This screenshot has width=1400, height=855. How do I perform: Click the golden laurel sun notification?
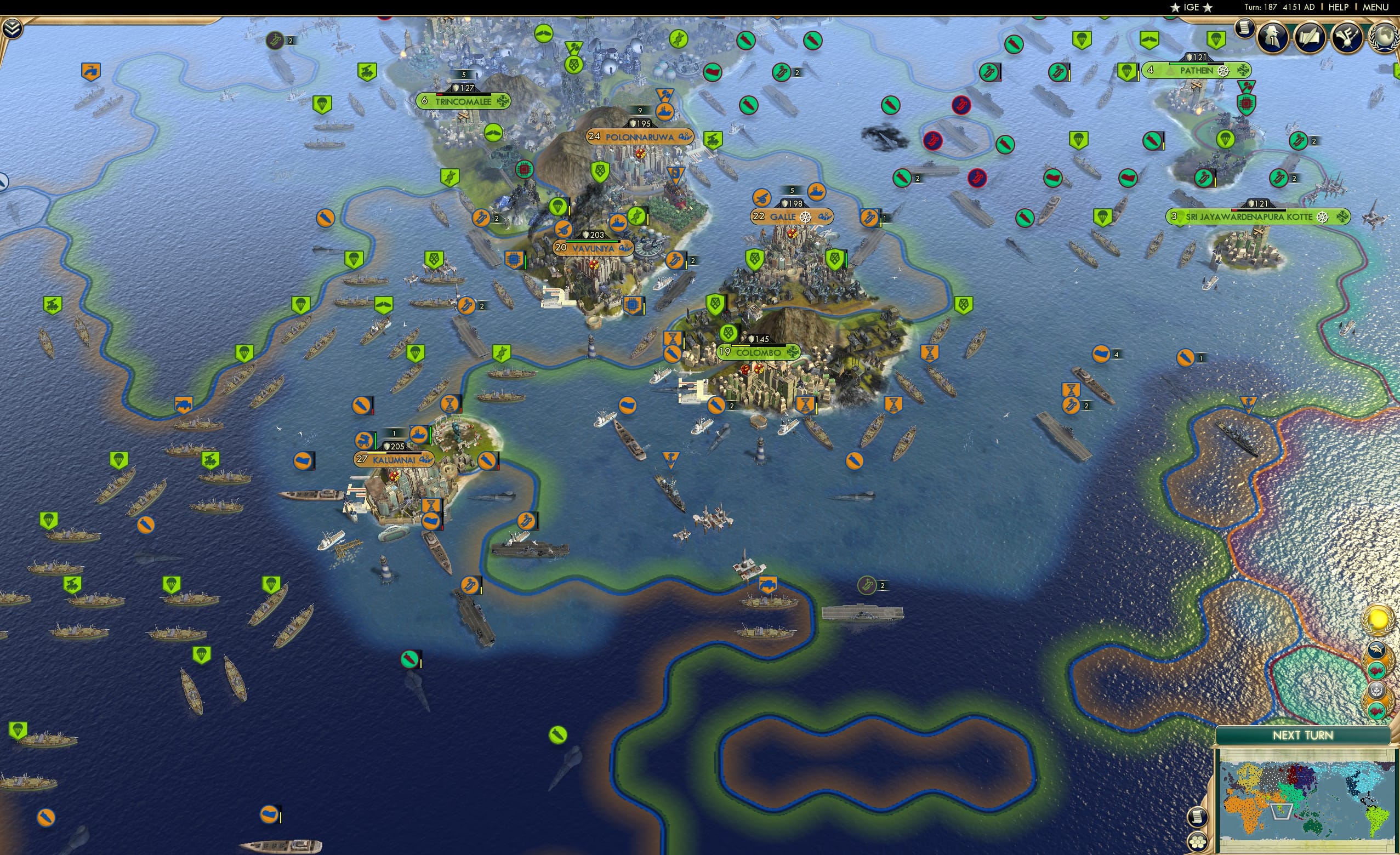tap(1380, 619)
